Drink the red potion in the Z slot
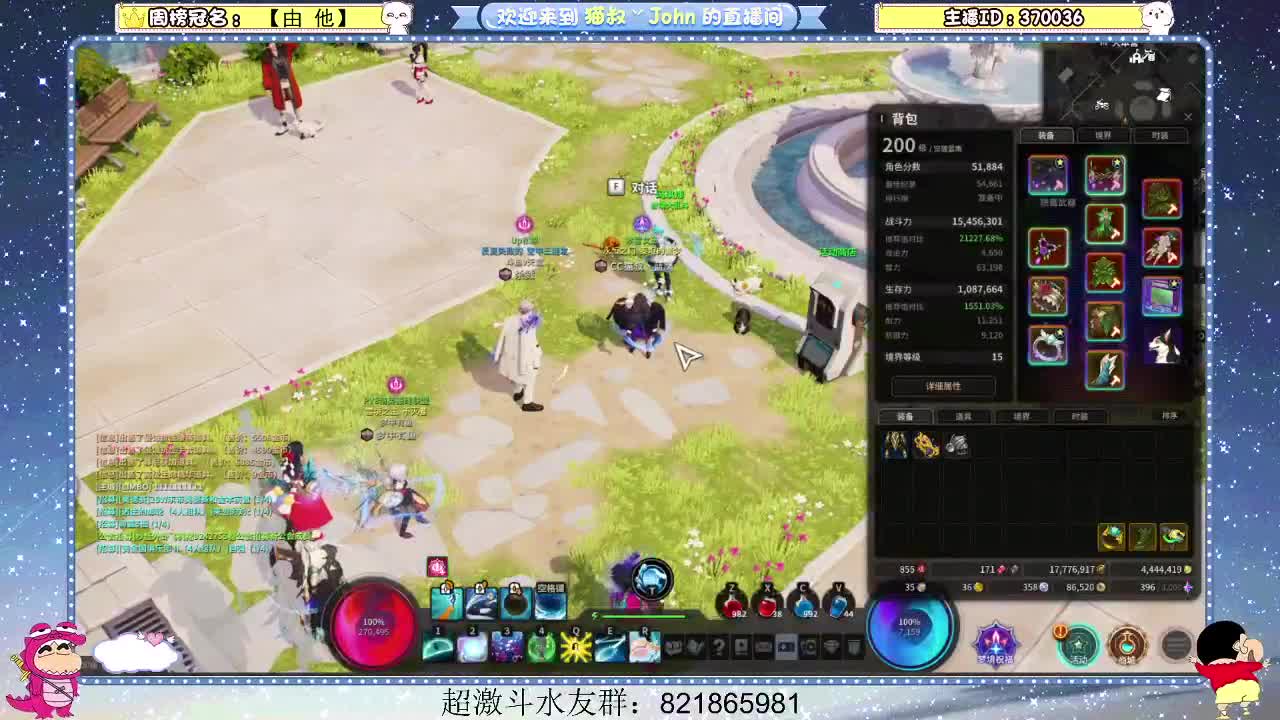This screenshot has height=720, width=1280. point(732,605)
